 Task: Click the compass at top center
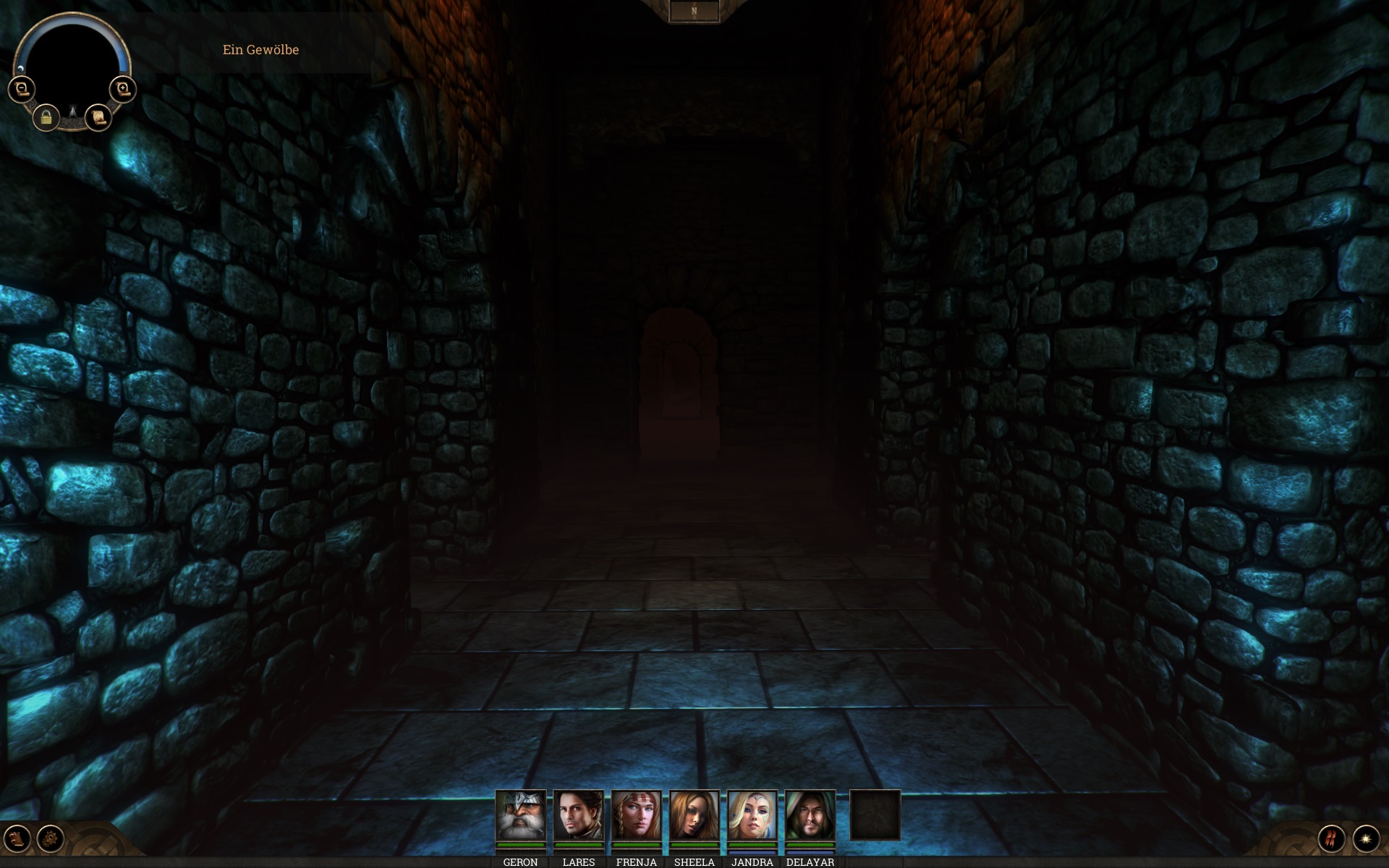[694, 12]
